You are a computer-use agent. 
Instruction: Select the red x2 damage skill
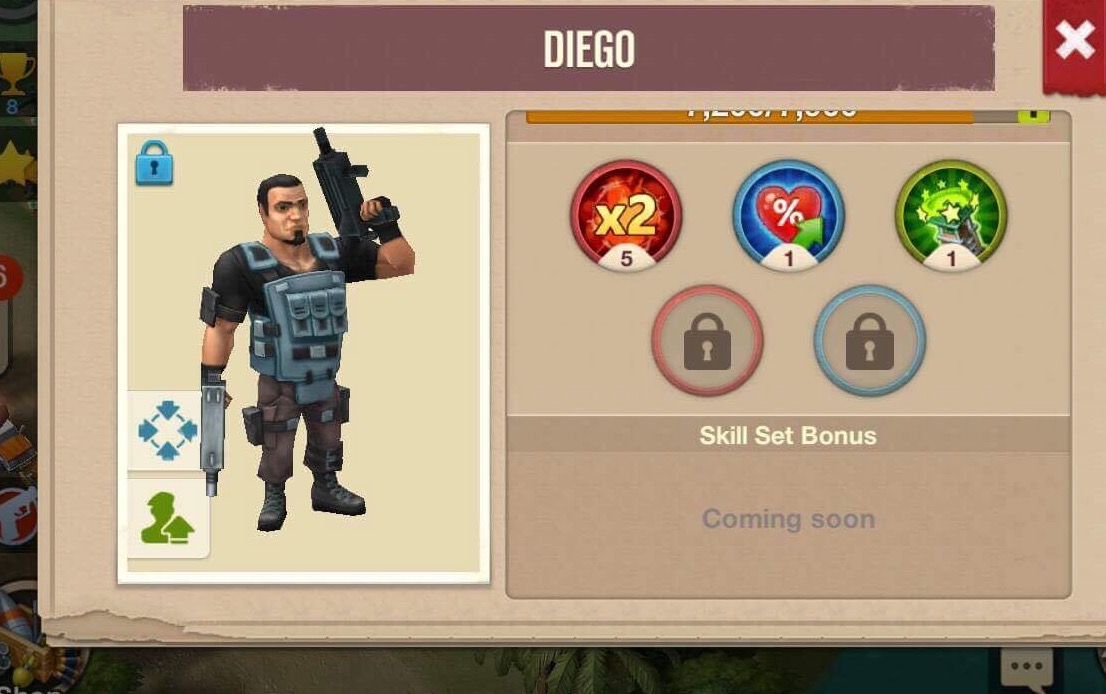626,215
